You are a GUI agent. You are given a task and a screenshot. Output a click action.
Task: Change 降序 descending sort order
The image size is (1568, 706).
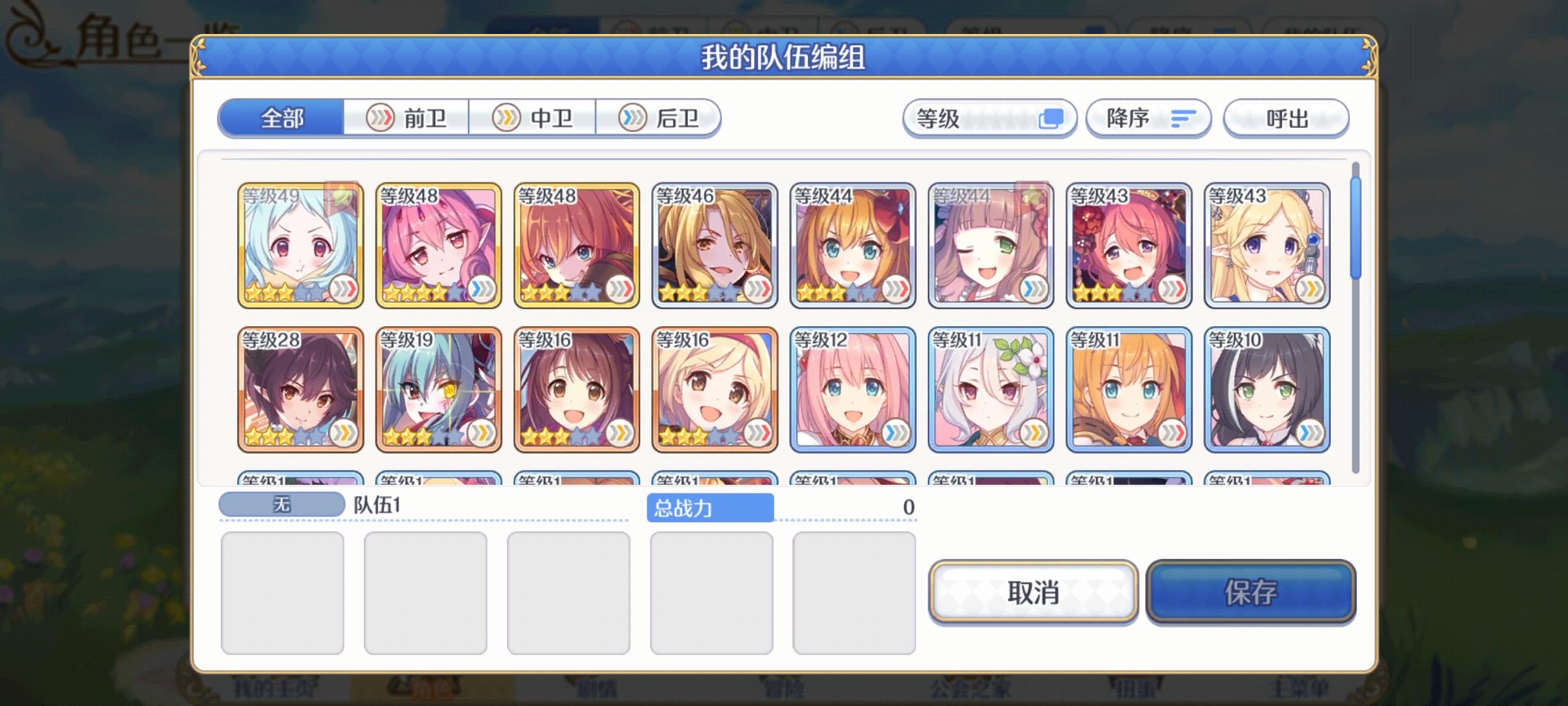1148,118
